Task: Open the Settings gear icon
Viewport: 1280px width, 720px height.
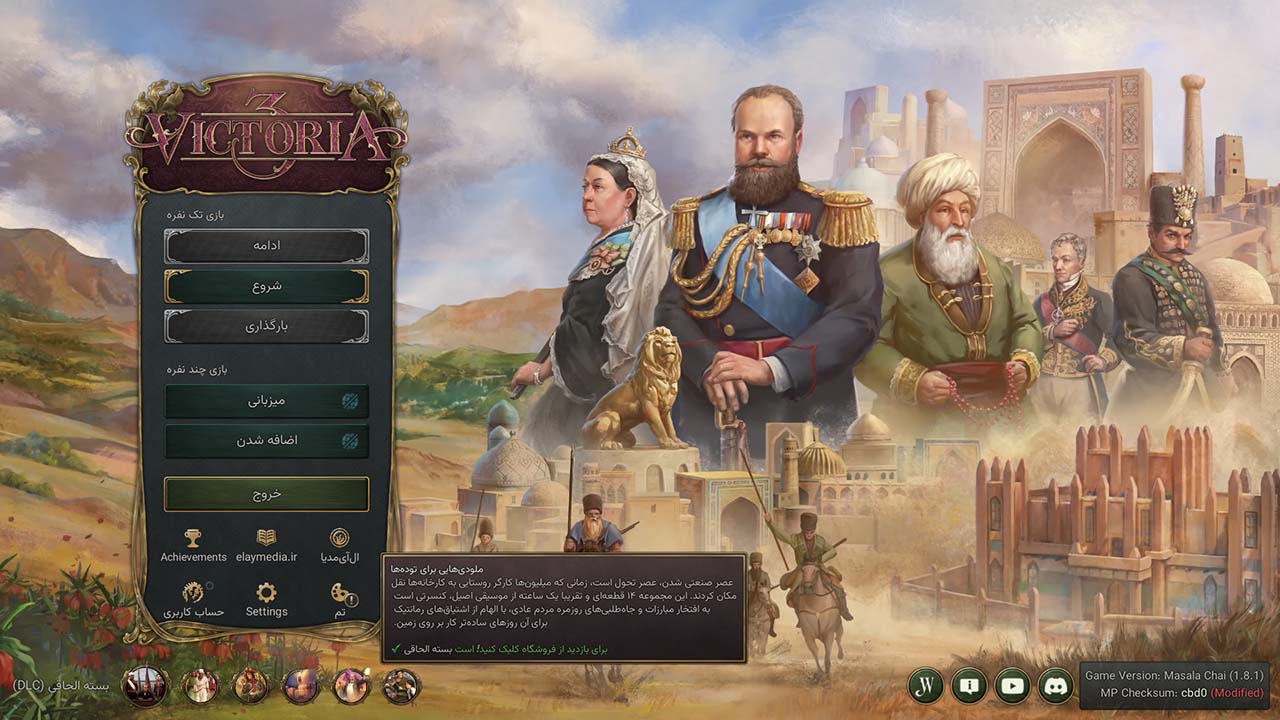Action: pos(265,594)
